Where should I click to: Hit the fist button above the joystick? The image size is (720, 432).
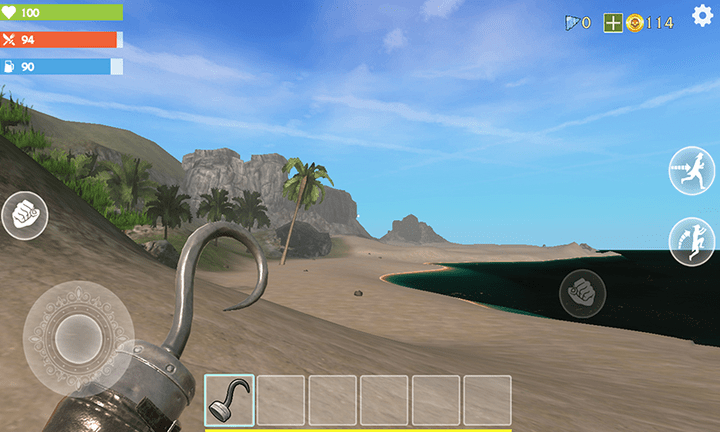24,215
